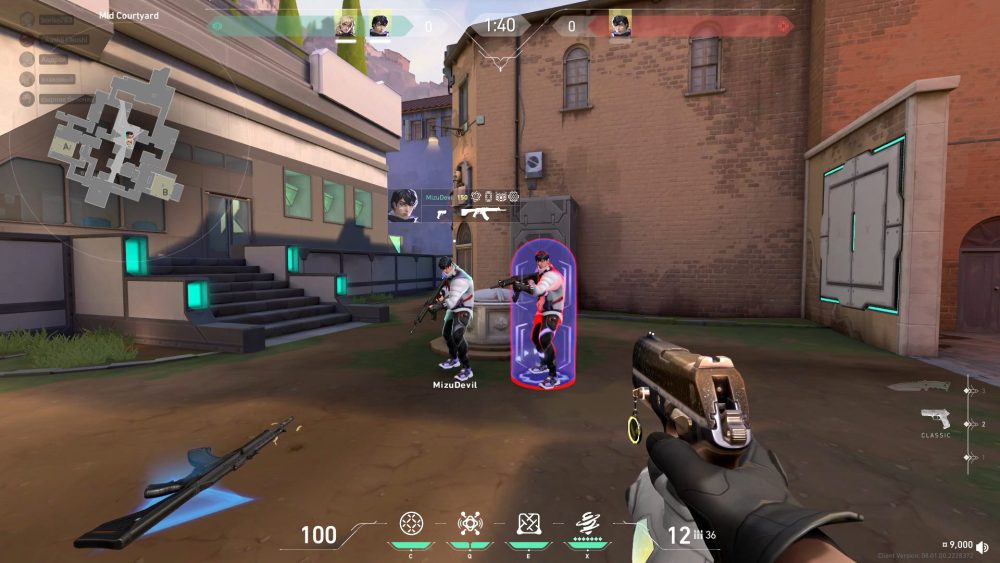This screenshot has height=563, width=1000.
Task: Open MizuDevil's player info card portrait
Action: click(x=404, y=207)
